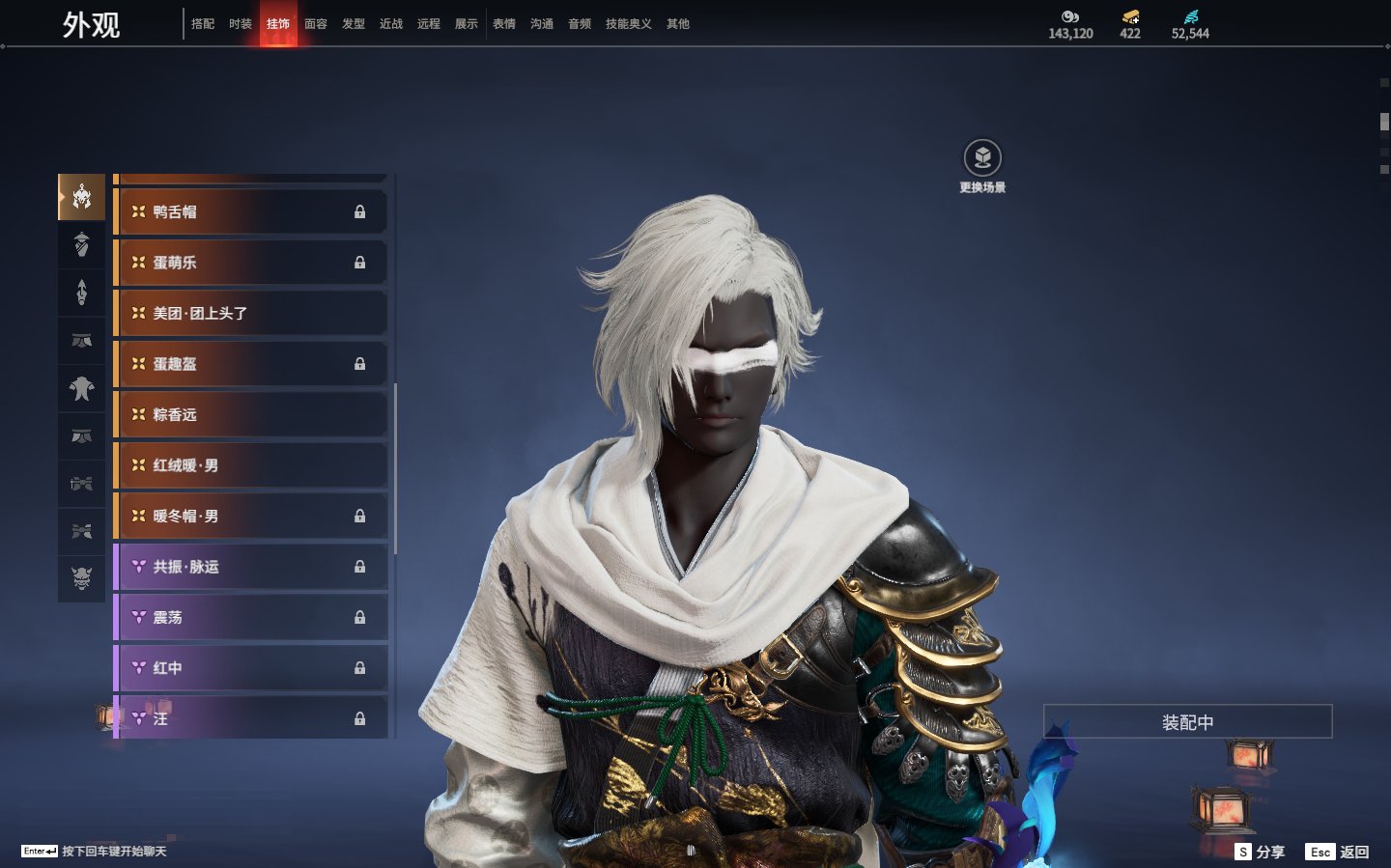
Task: Click the 装配中 equip button
Action: (x=1187, y=722)
